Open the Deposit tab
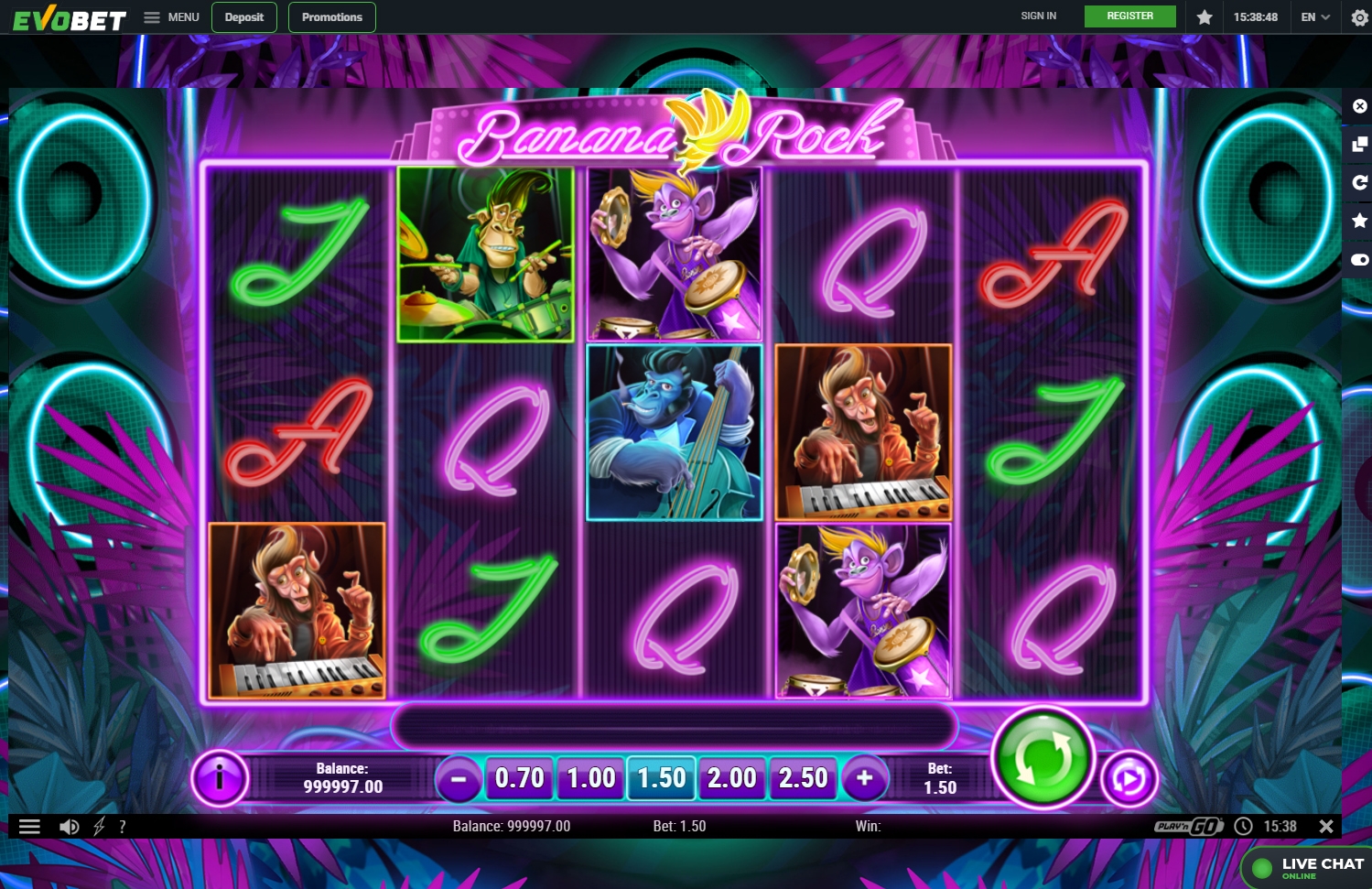This screenshot has width=1372, height=889. (243, 16)
